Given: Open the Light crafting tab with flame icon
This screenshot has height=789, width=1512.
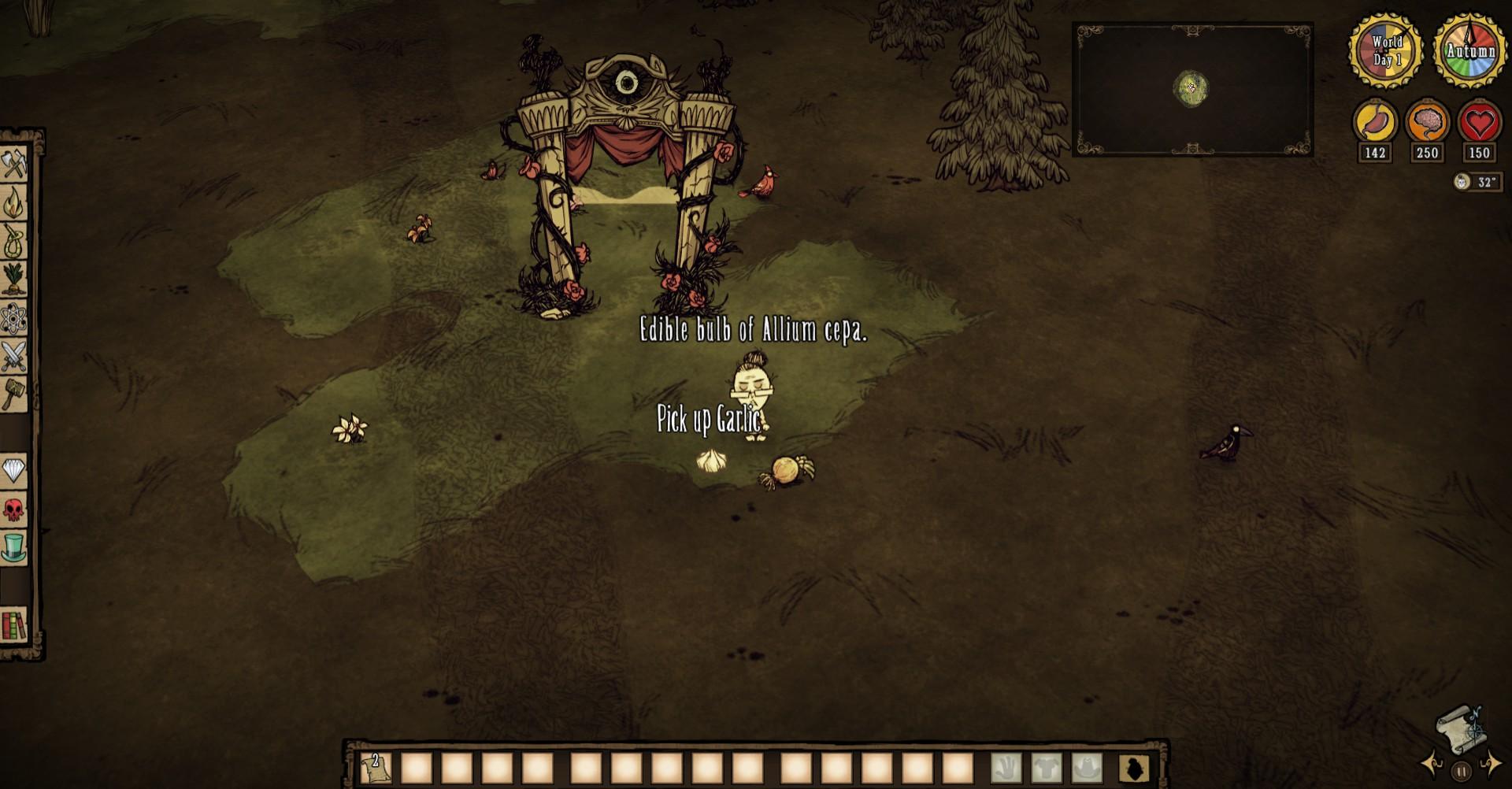Looking at the screenshot, I should (x=14, y=203).
